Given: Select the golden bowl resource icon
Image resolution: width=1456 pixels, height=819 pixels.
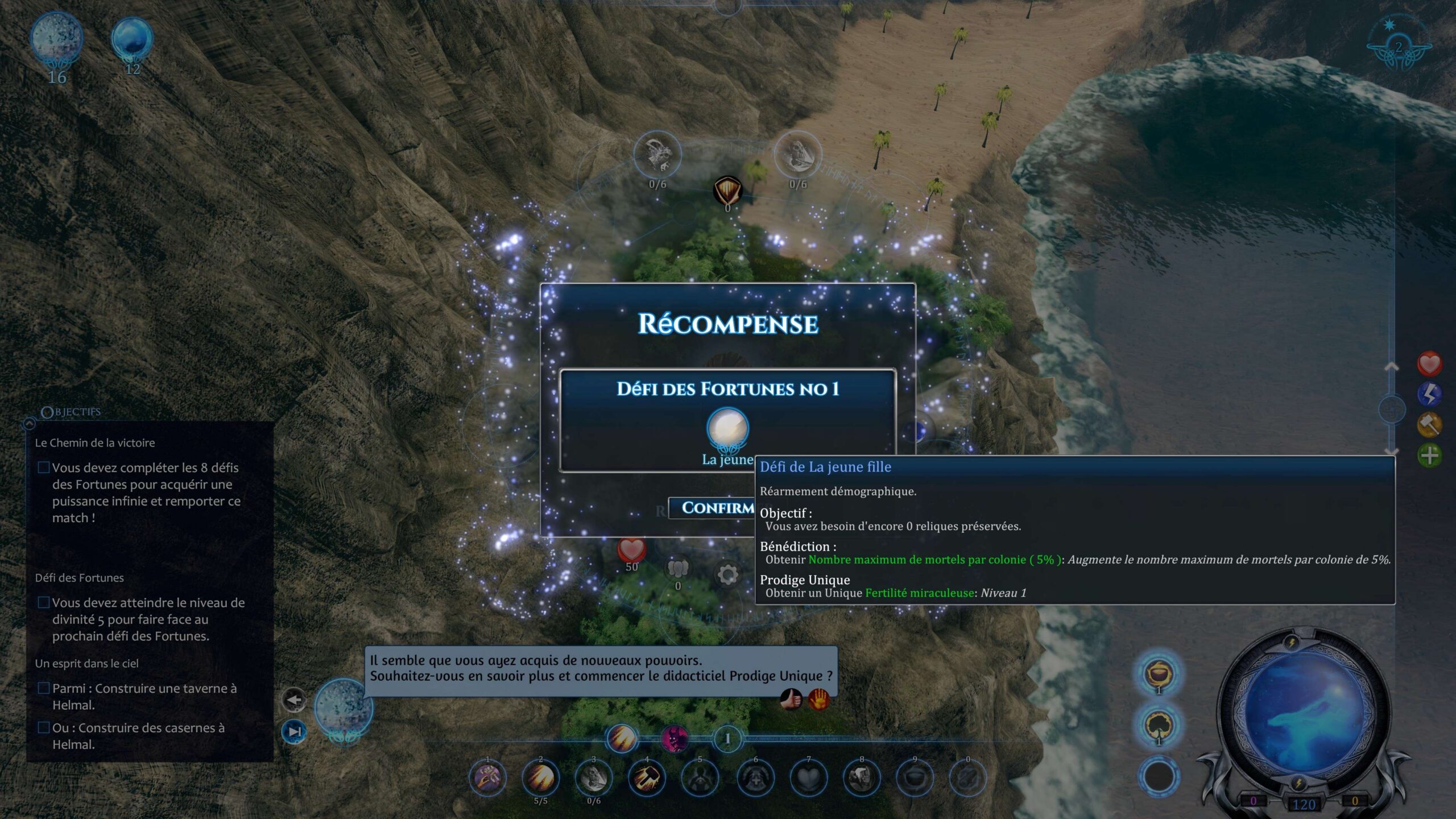Looking at the screenshot, I should tap(1158, 673).
